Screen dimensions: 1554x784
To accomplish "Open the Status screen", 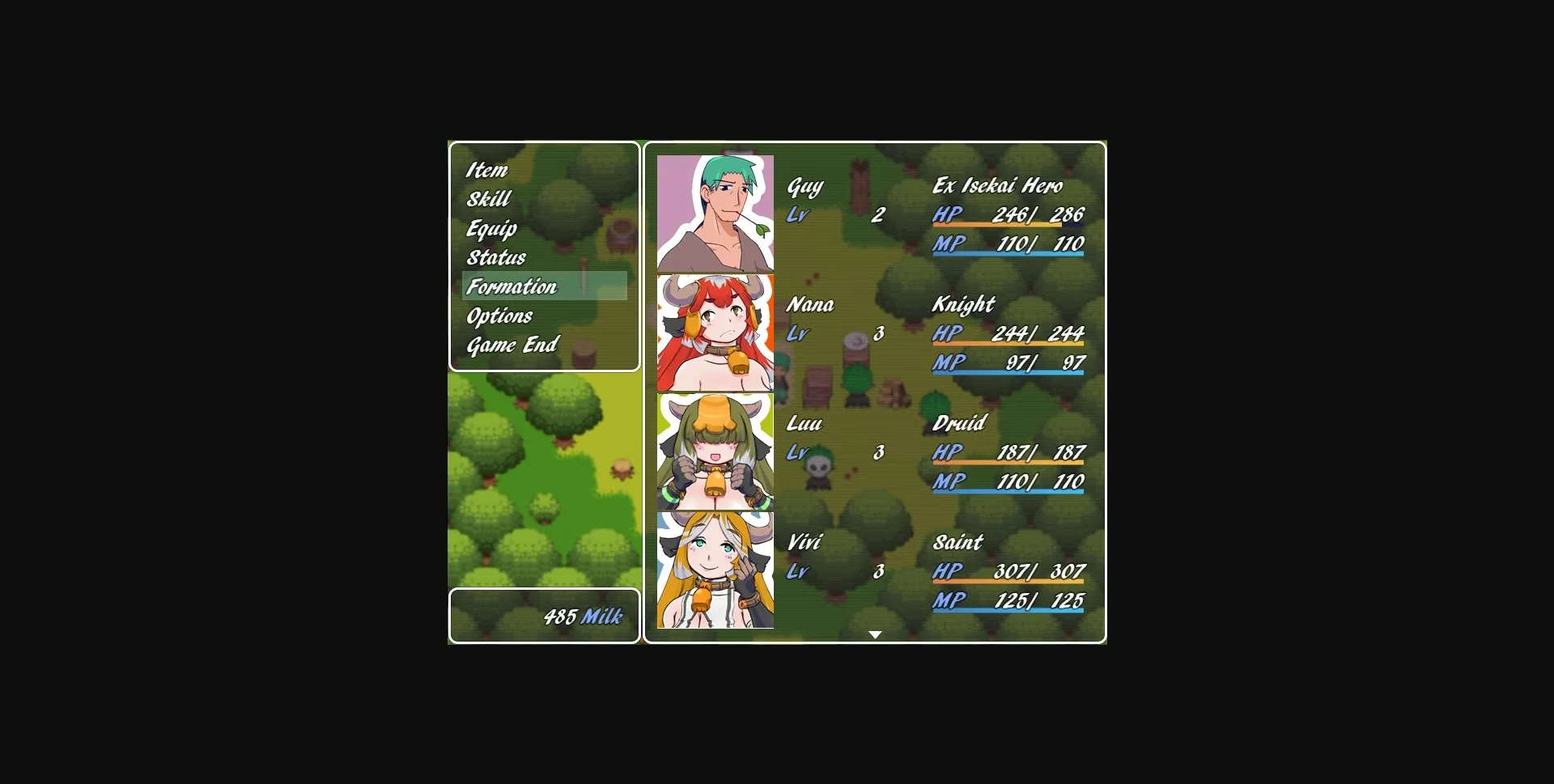I will point(495,257).
